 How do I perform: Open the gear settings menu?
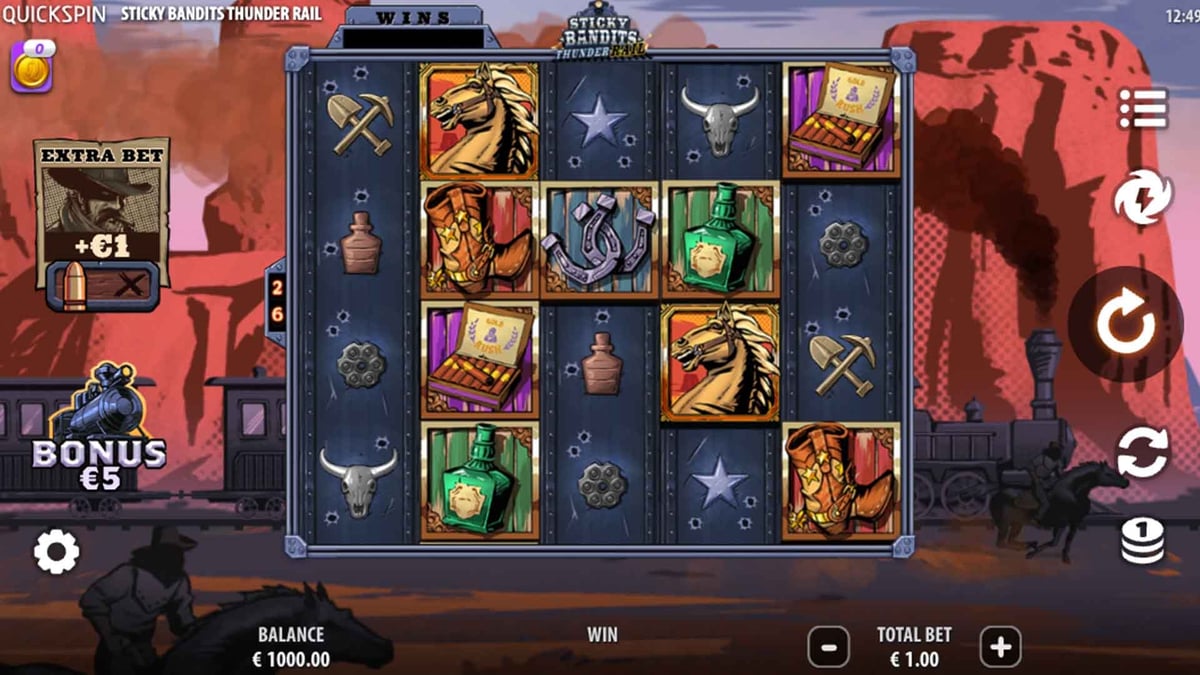pyautogui.click(x=56, y=551)
